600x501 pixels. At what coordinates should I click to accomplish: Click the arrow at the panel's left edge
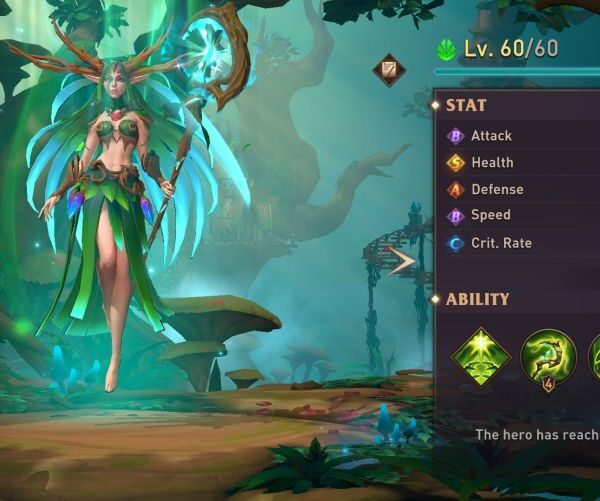click(x=402, y=262)
